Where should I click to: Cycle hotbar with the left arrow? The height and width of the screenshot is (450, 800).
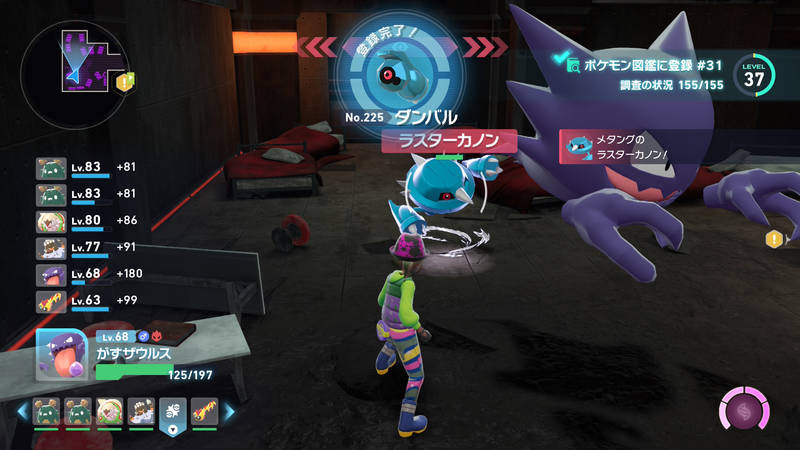[x=22, y=411]
